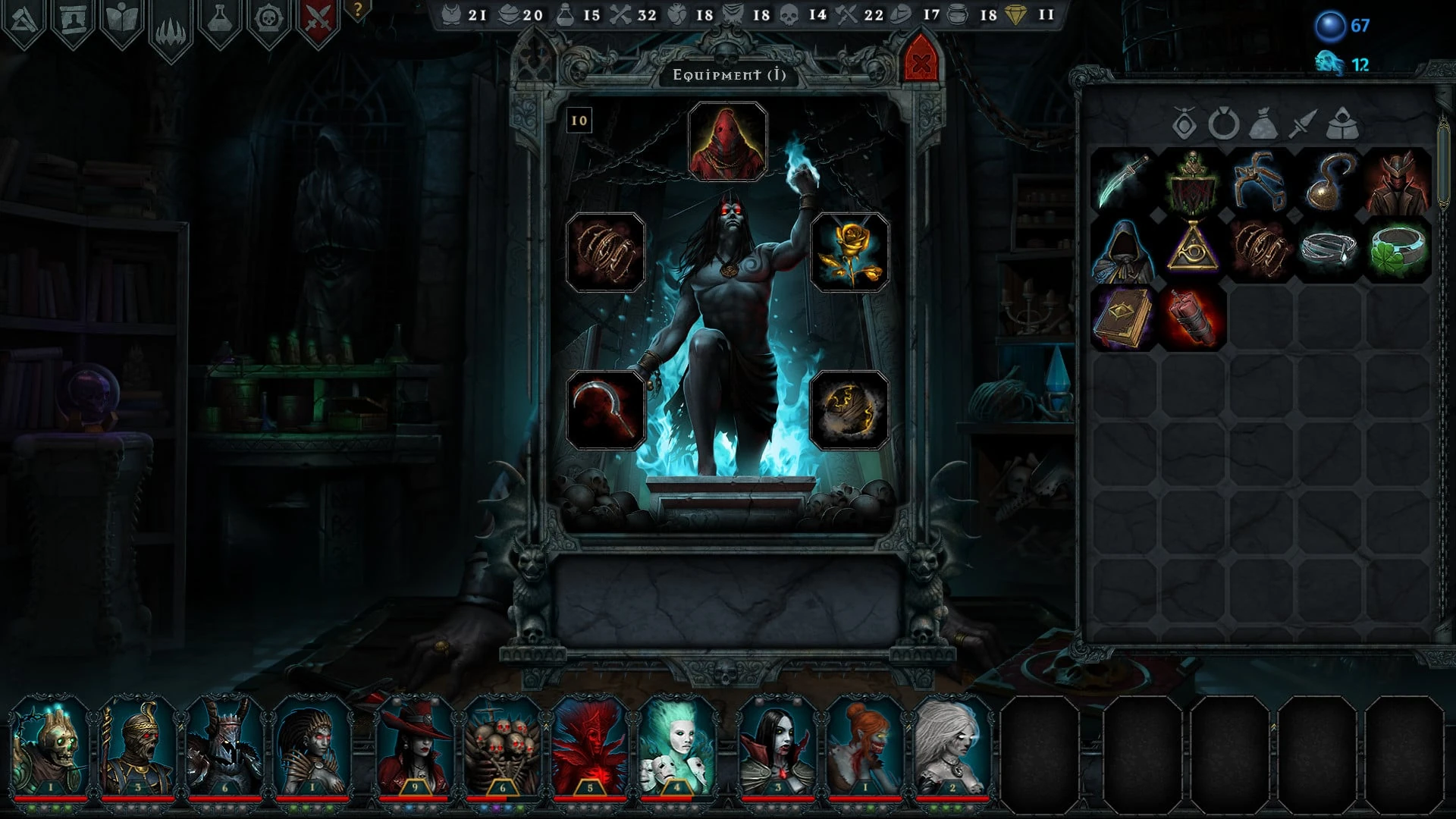Screen dimensions: 1456x819
Task: Open the skull medallion banner
Action: tap(268, 20)
